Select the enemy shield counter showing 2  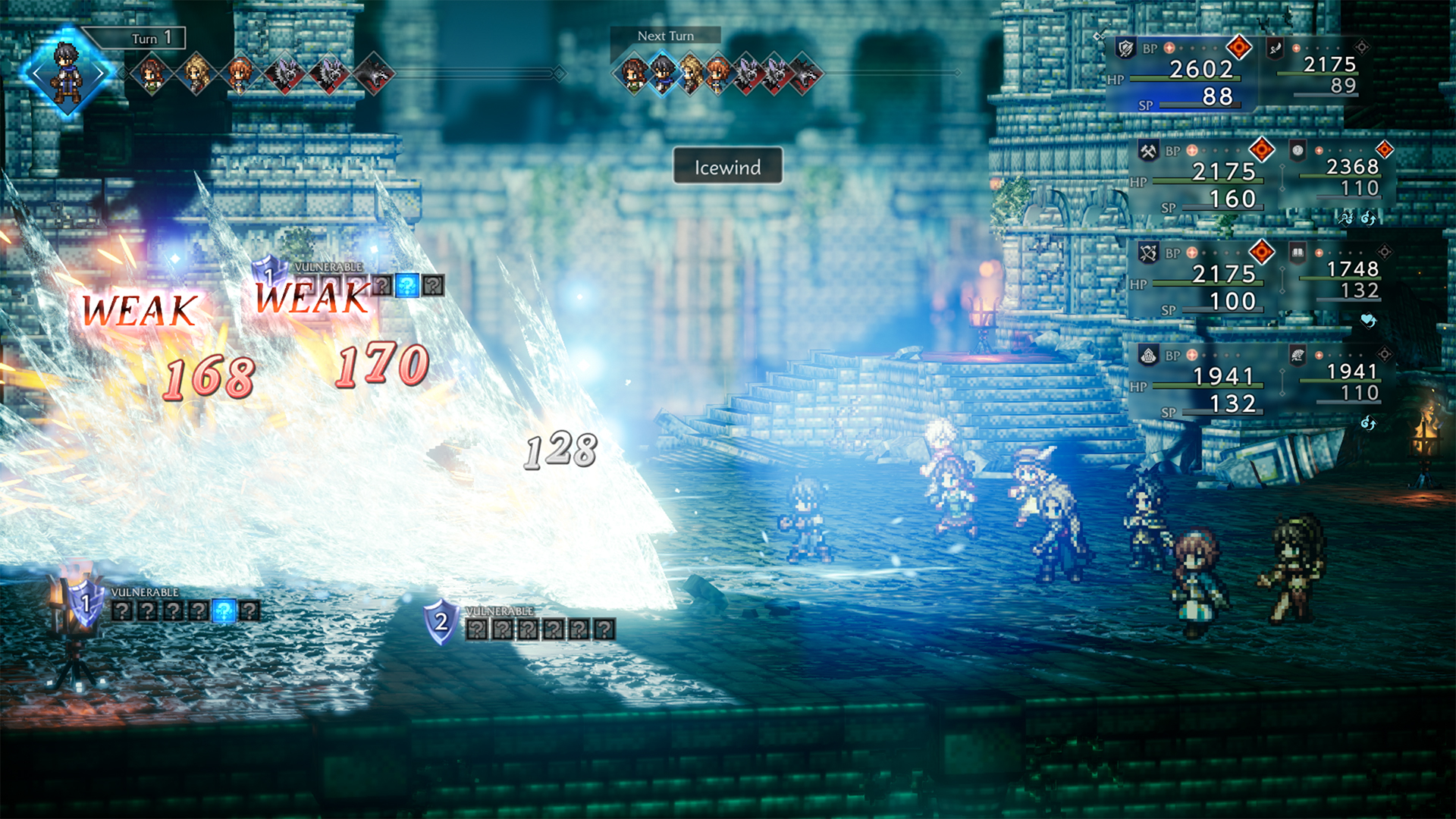click(x=441, y=623)
